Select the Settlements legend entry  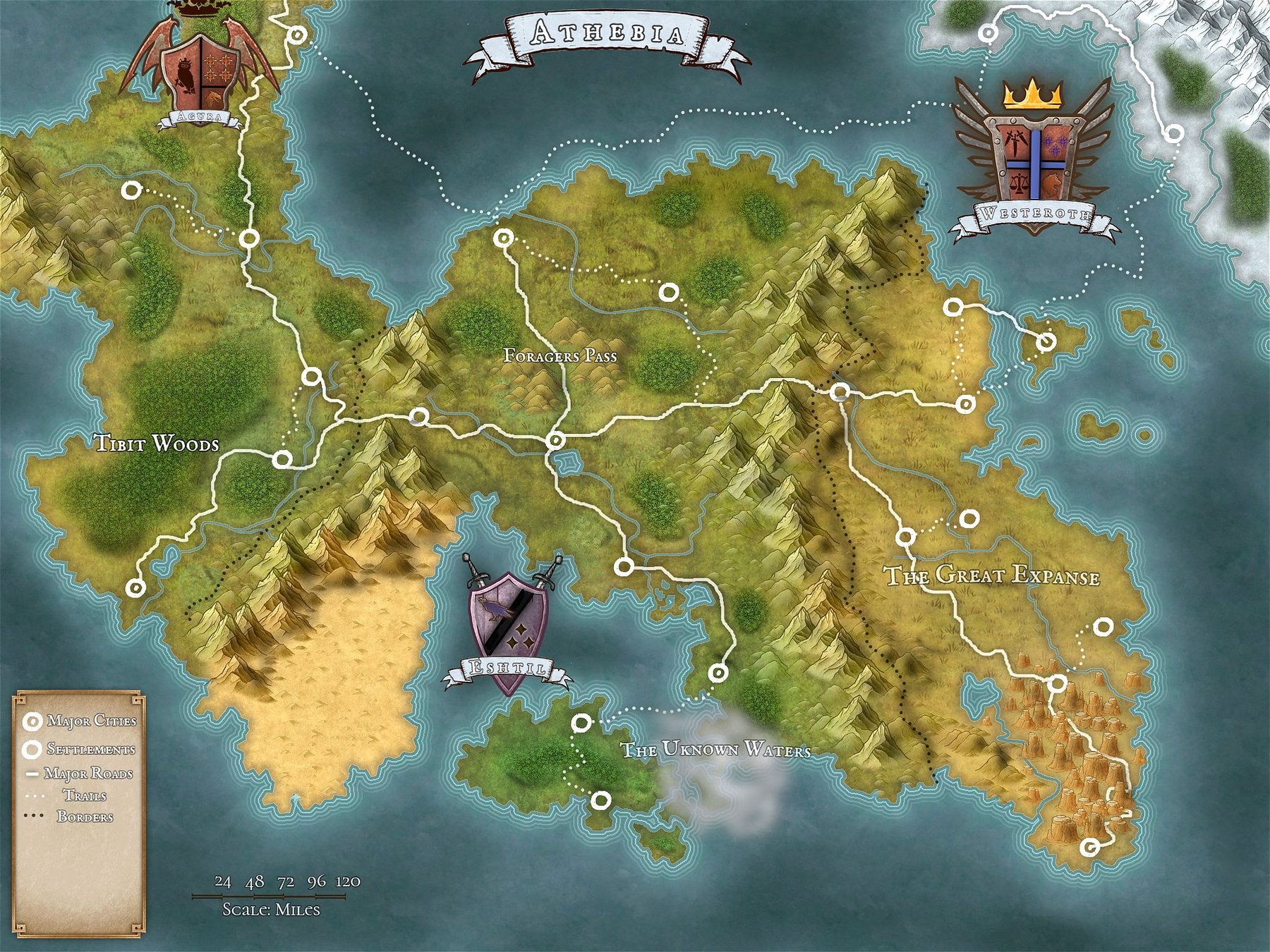tap(79, 749)
